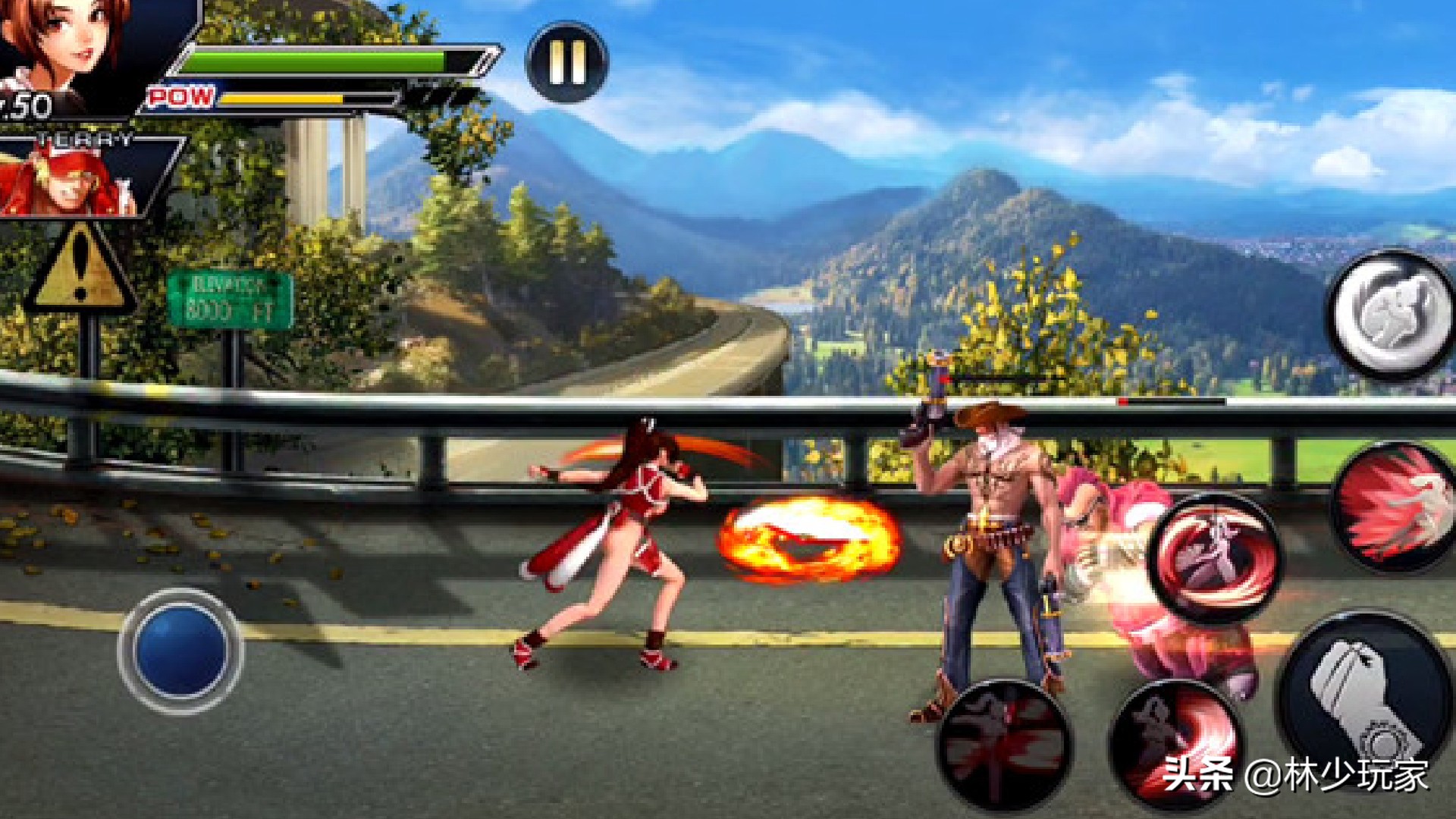
Task: Tap the blue virtual joystick
Action: point(180,651)
